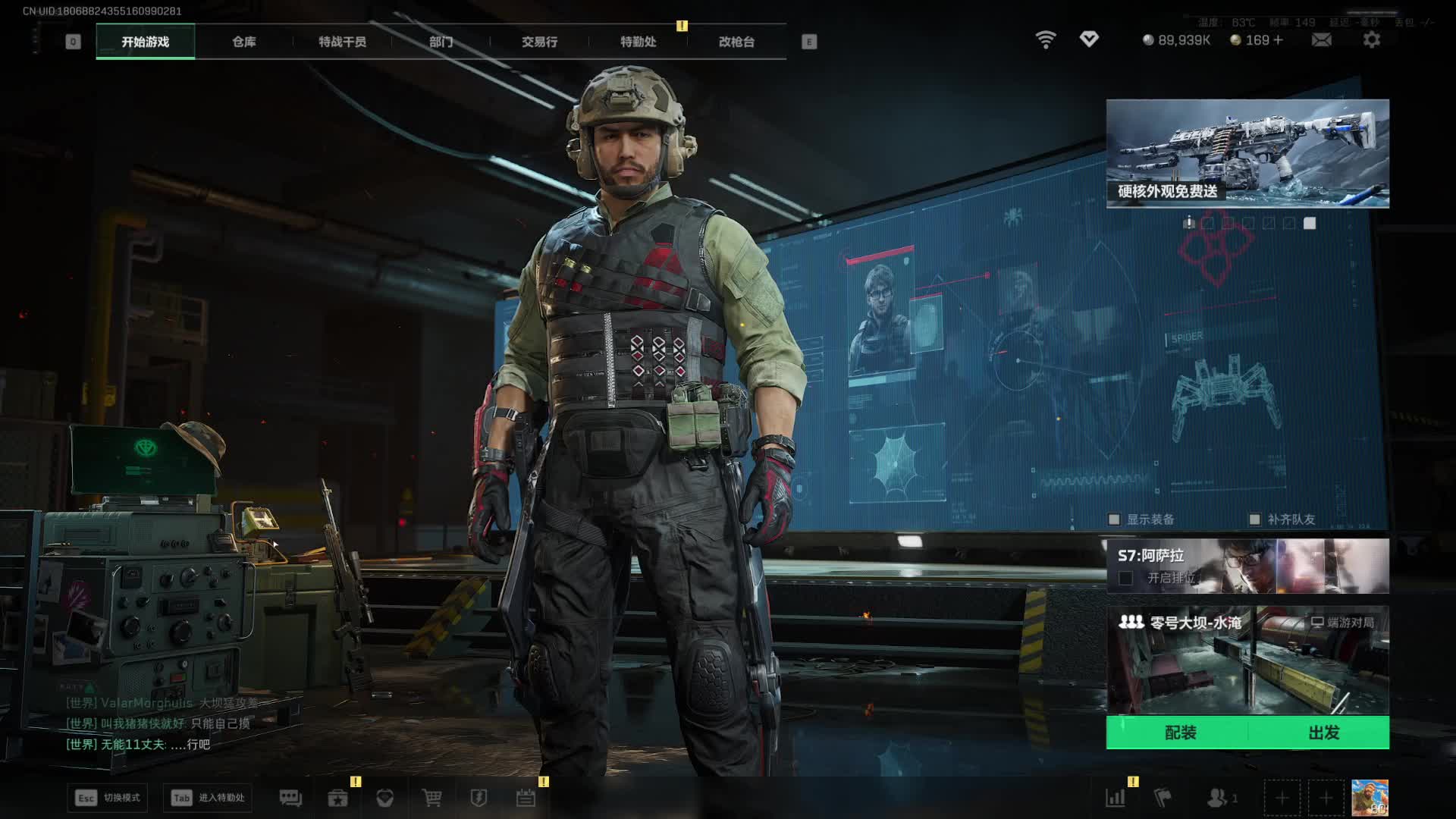Toggle the 显示装备 checkbox

coord(1114,519)
